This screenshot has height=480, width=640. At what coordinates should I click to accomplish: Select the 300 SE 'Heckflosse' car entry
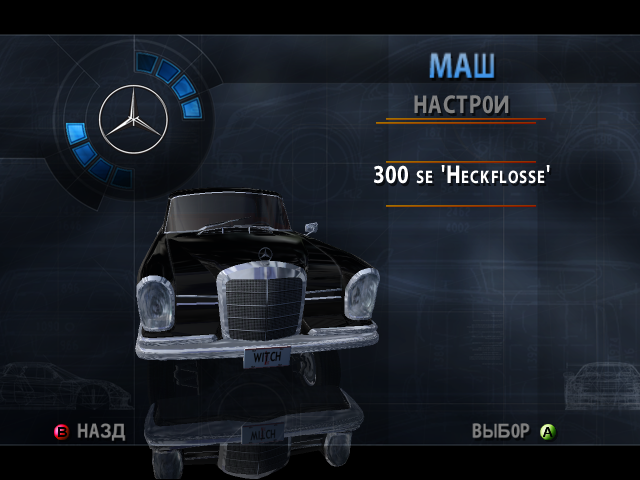click(462, 176)
